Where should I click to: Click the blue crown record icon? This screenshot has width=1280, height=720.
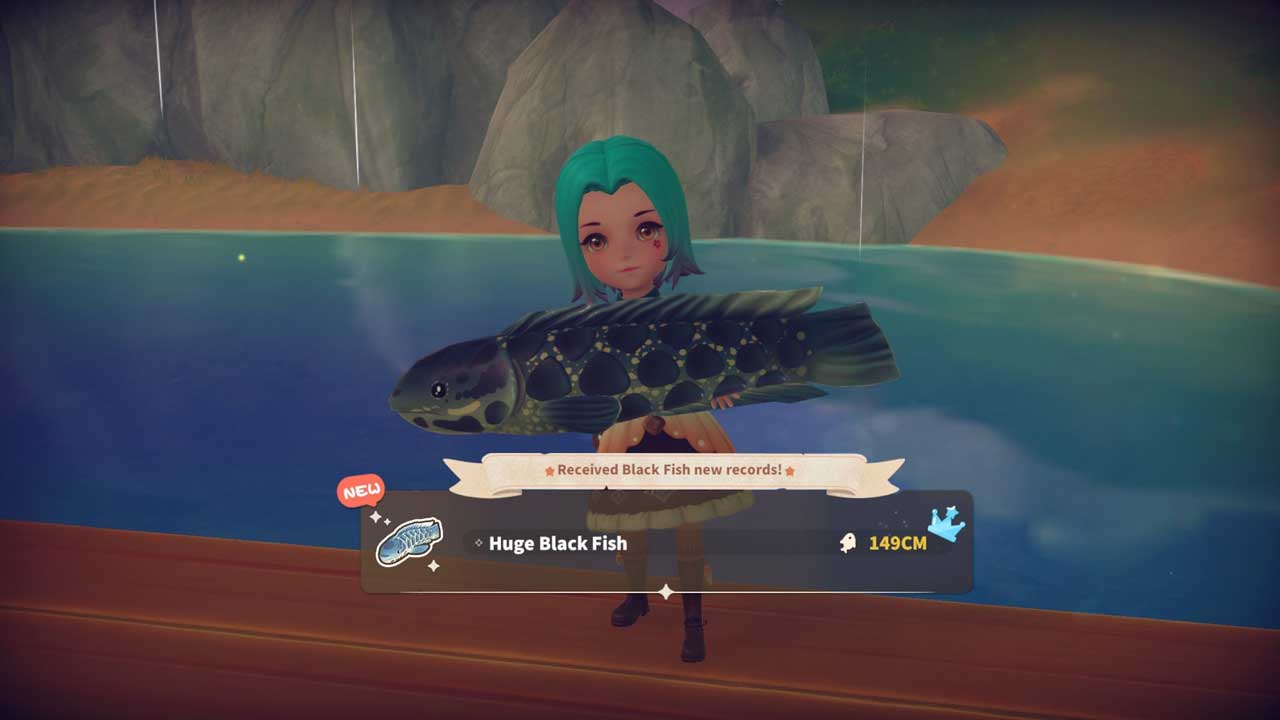946,523
